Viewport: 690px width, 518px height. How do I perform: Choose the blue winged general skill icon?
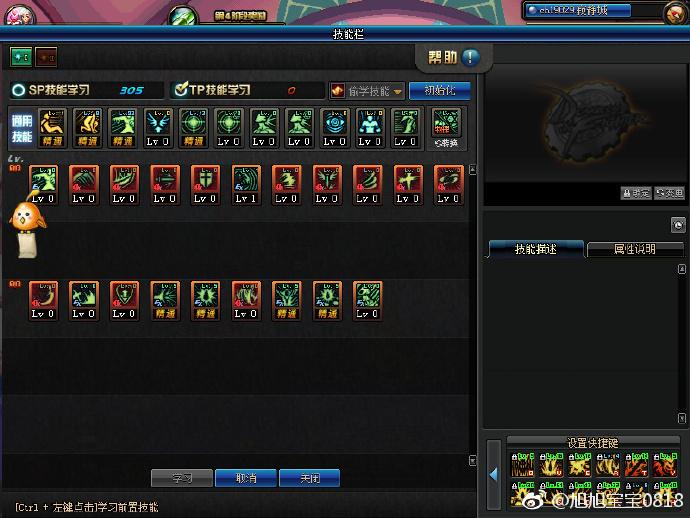(x=158, y=124)
